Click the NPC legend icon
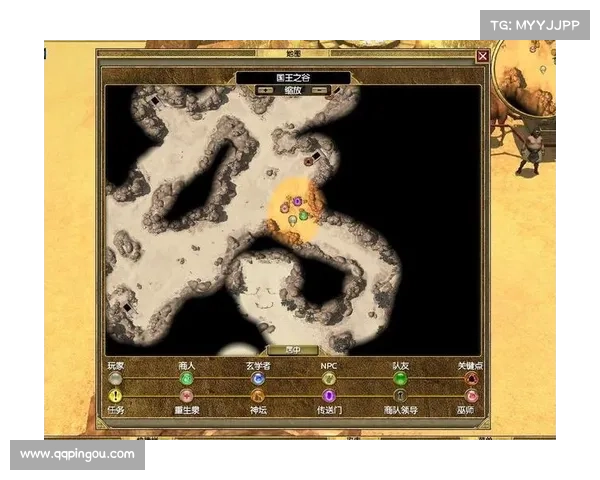This screenshot has width=600, height=480. [x=329, y=379]
